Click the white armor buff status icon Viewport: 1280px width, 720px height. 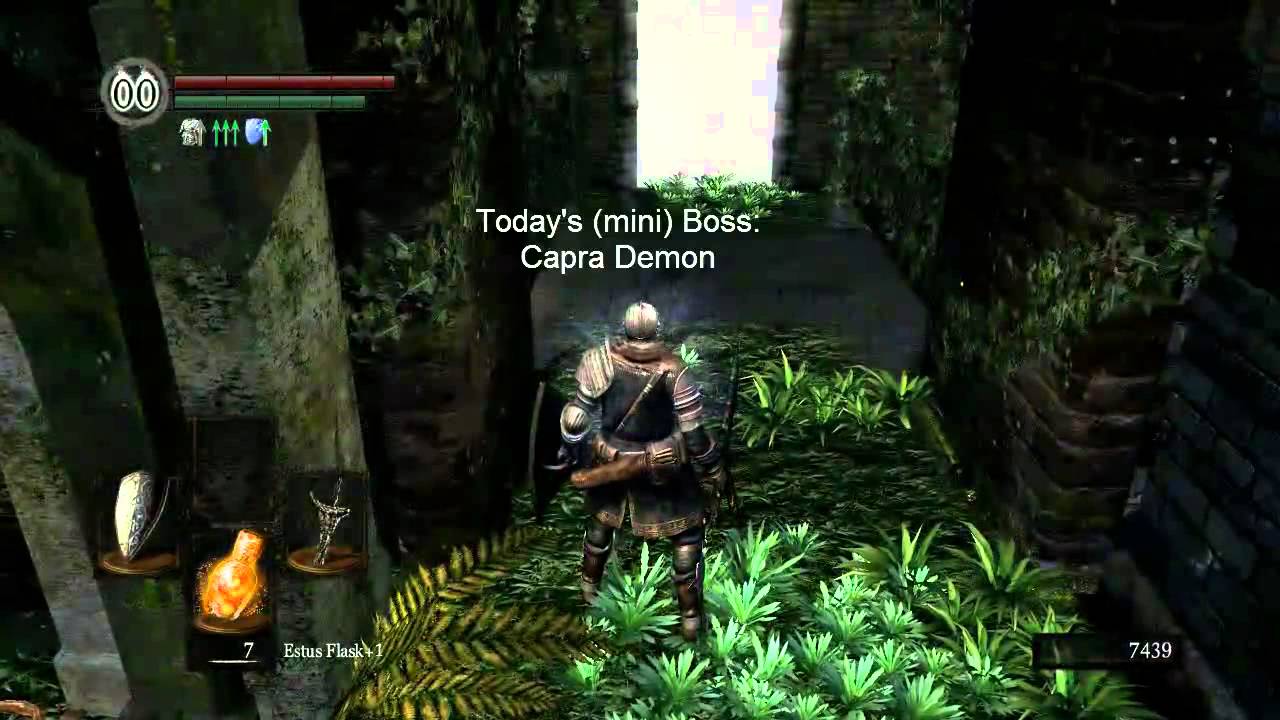tap(192, 132)
